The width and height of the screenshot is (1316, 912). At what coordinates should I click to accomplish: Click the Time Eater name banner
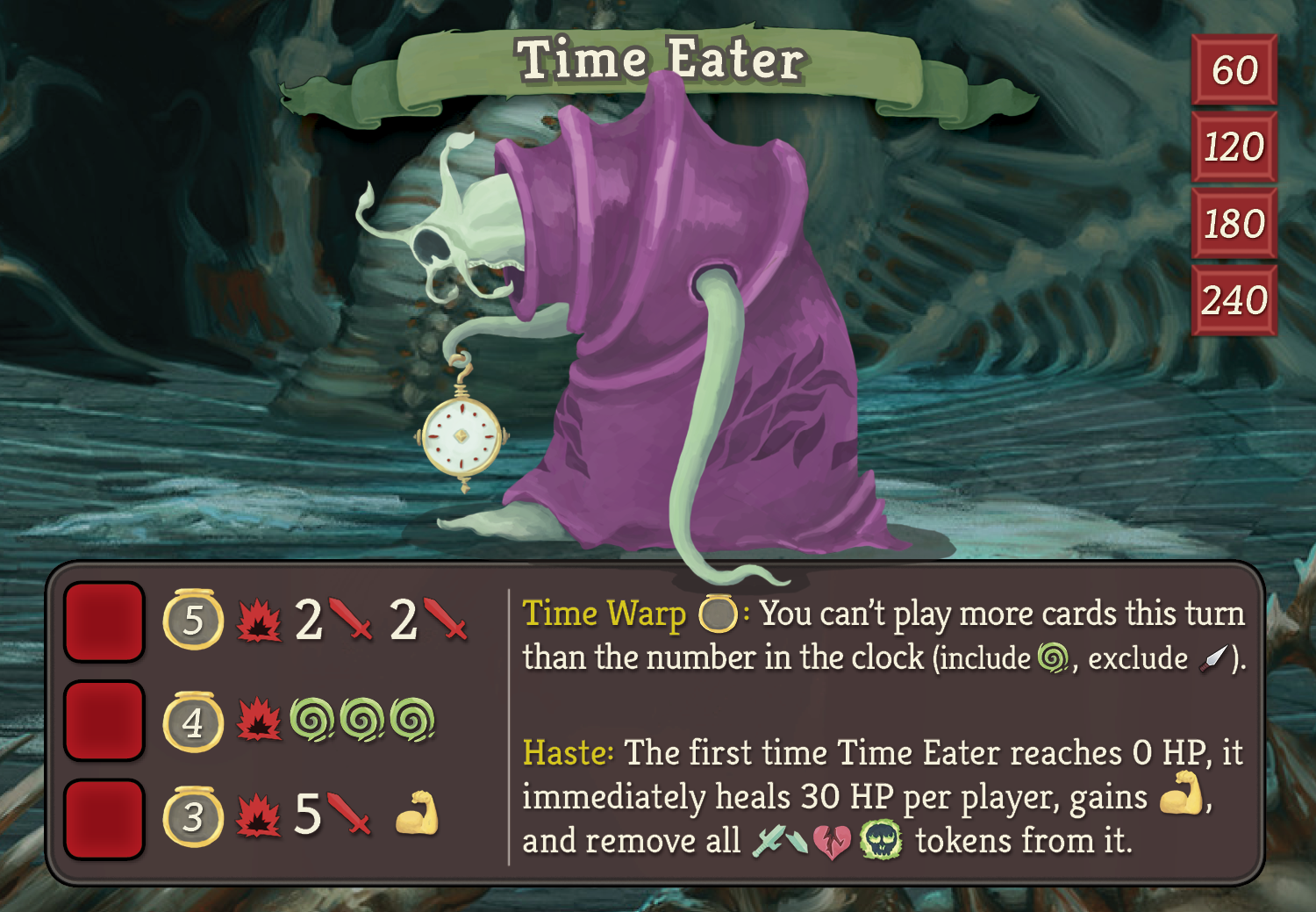[x=660, y=61]
